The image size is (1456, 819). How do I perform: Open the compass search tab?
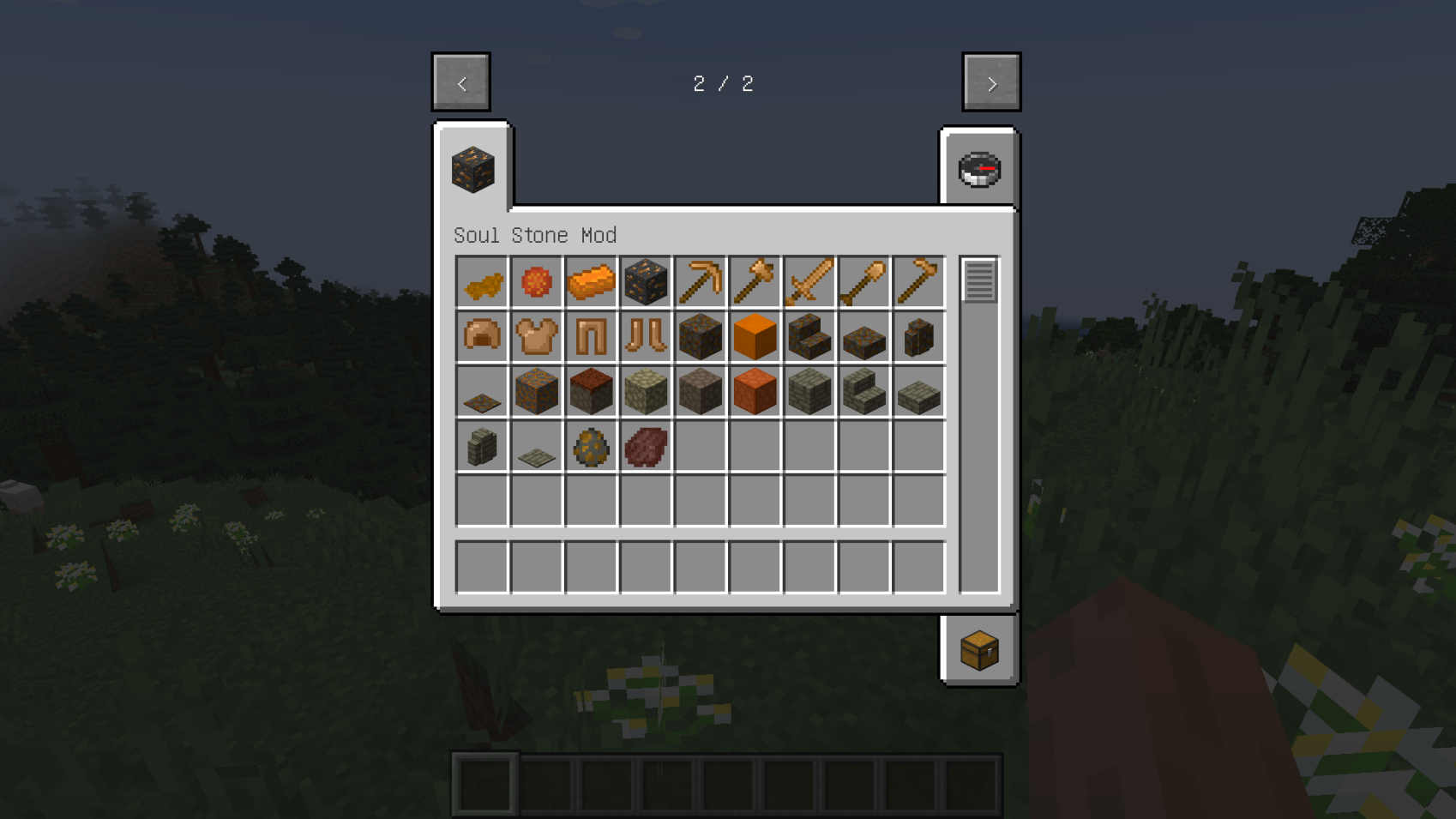[x=979, y=169]
